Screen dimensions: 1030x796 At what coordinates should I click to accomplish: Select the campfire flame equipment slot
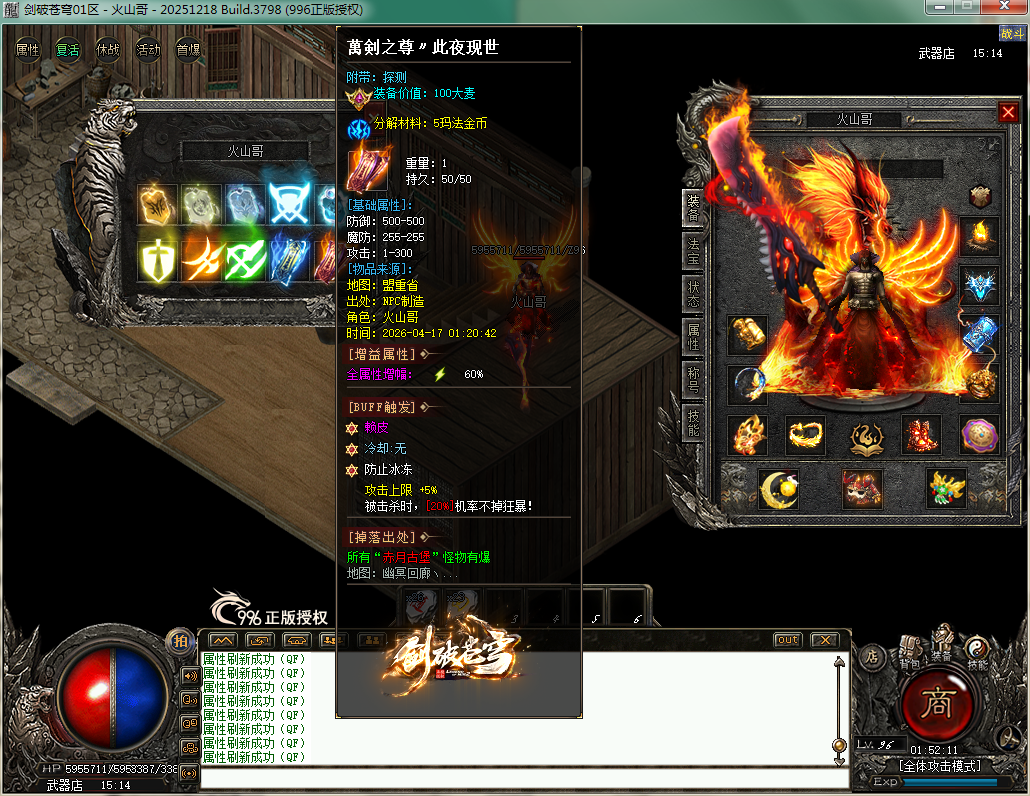(979, 237)
